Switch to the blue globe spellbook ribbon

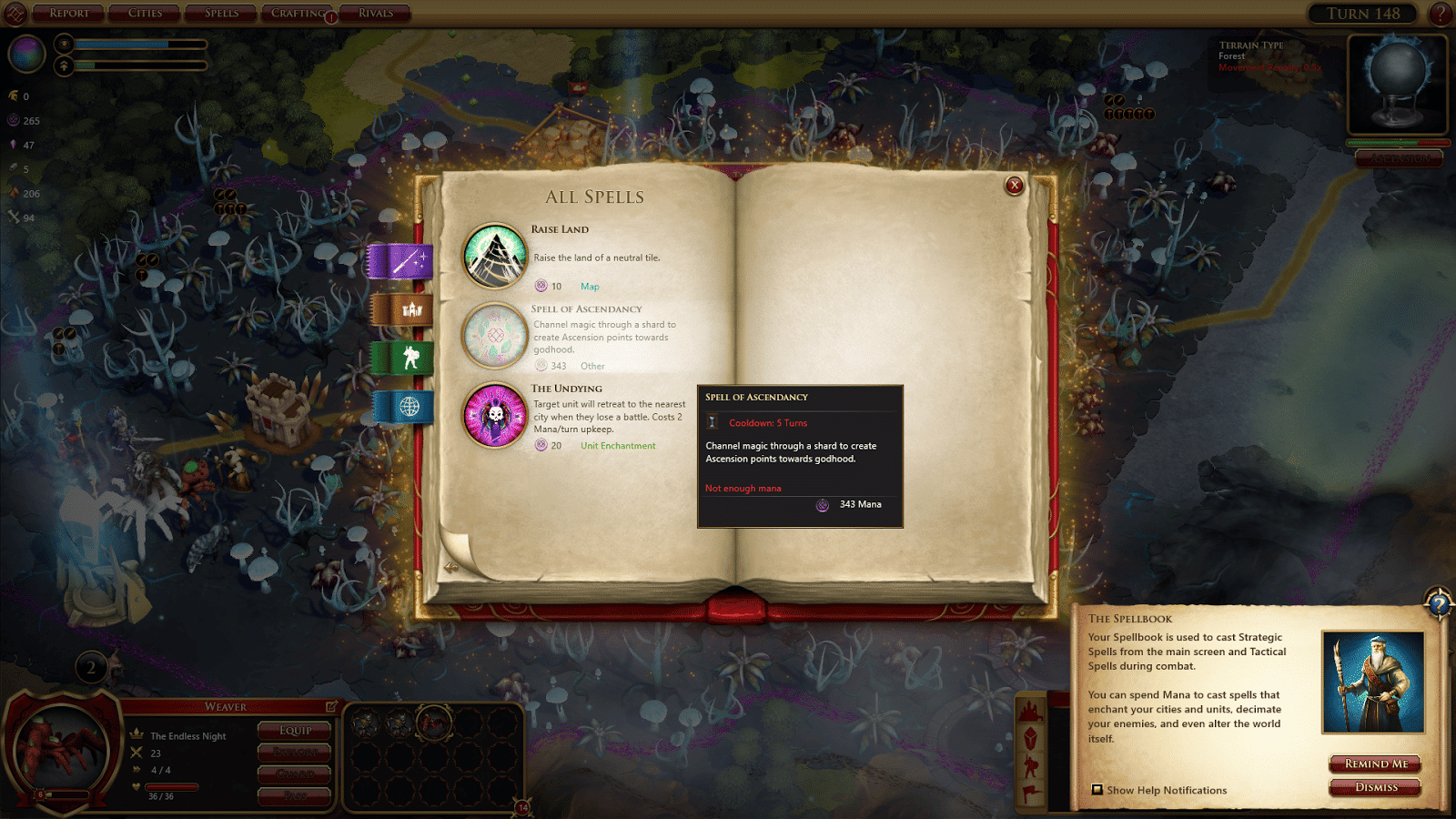coord(403,409)
